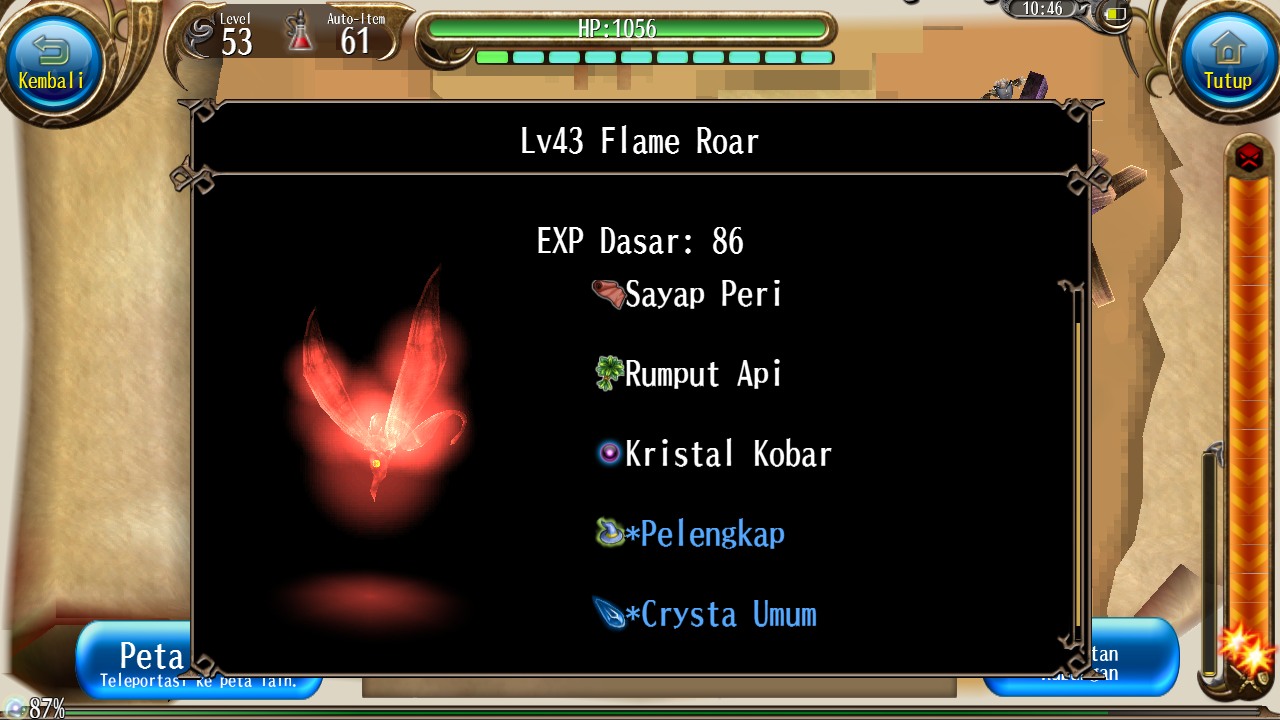This screenshot has height=720, width=1280.
Task: Select the Kristal Kobar crystal orb icon
Action: (x=608, y=453)
